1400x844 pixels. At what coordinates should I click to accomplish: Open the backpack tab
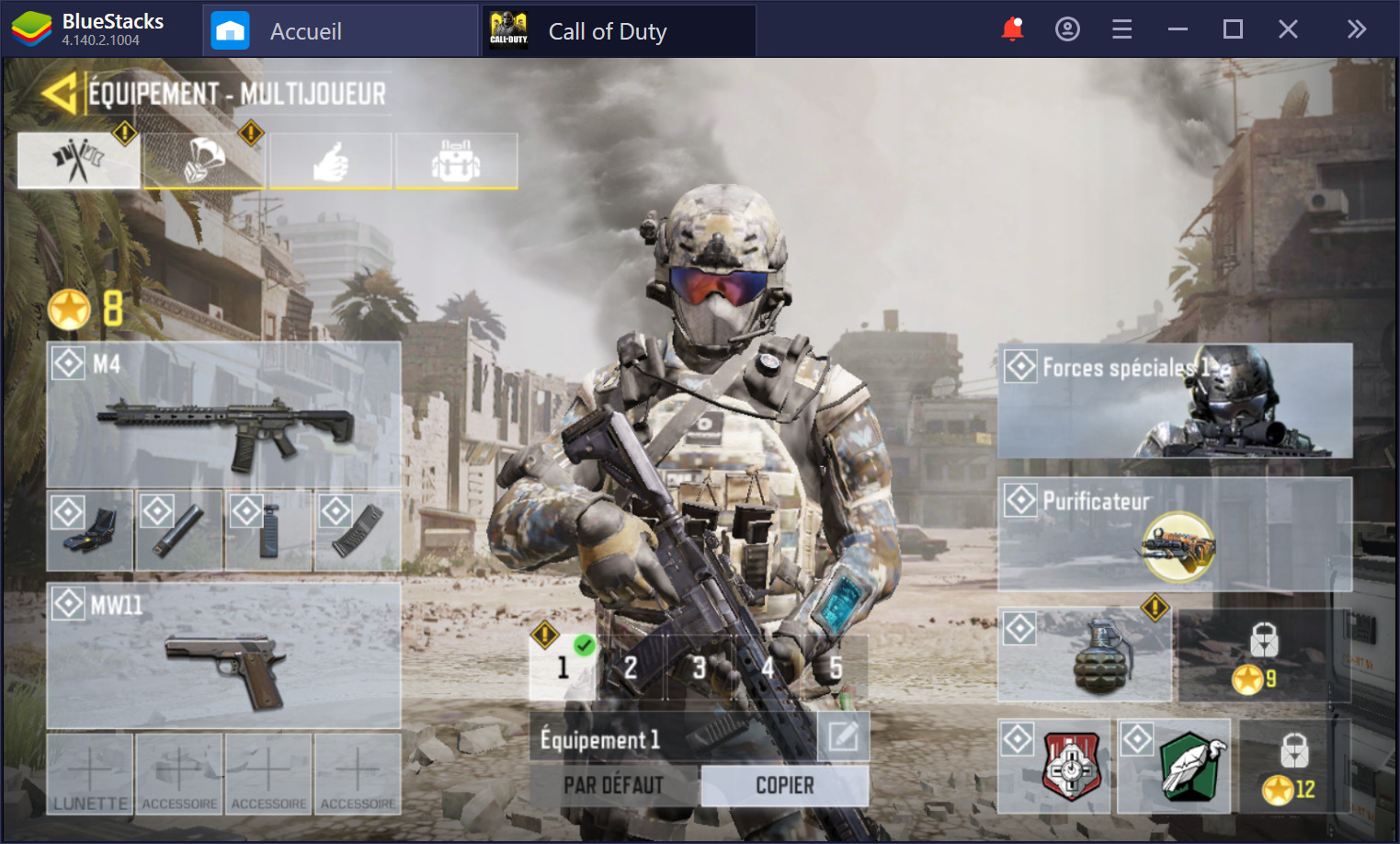(x=456, y=159)
